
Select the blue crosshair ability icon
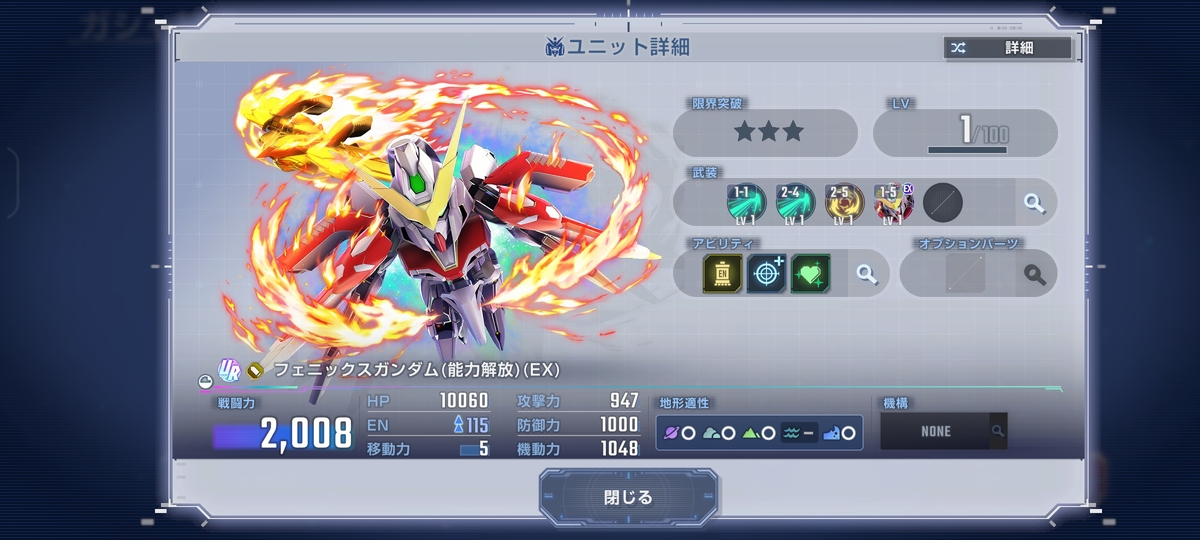coord(766,273)
